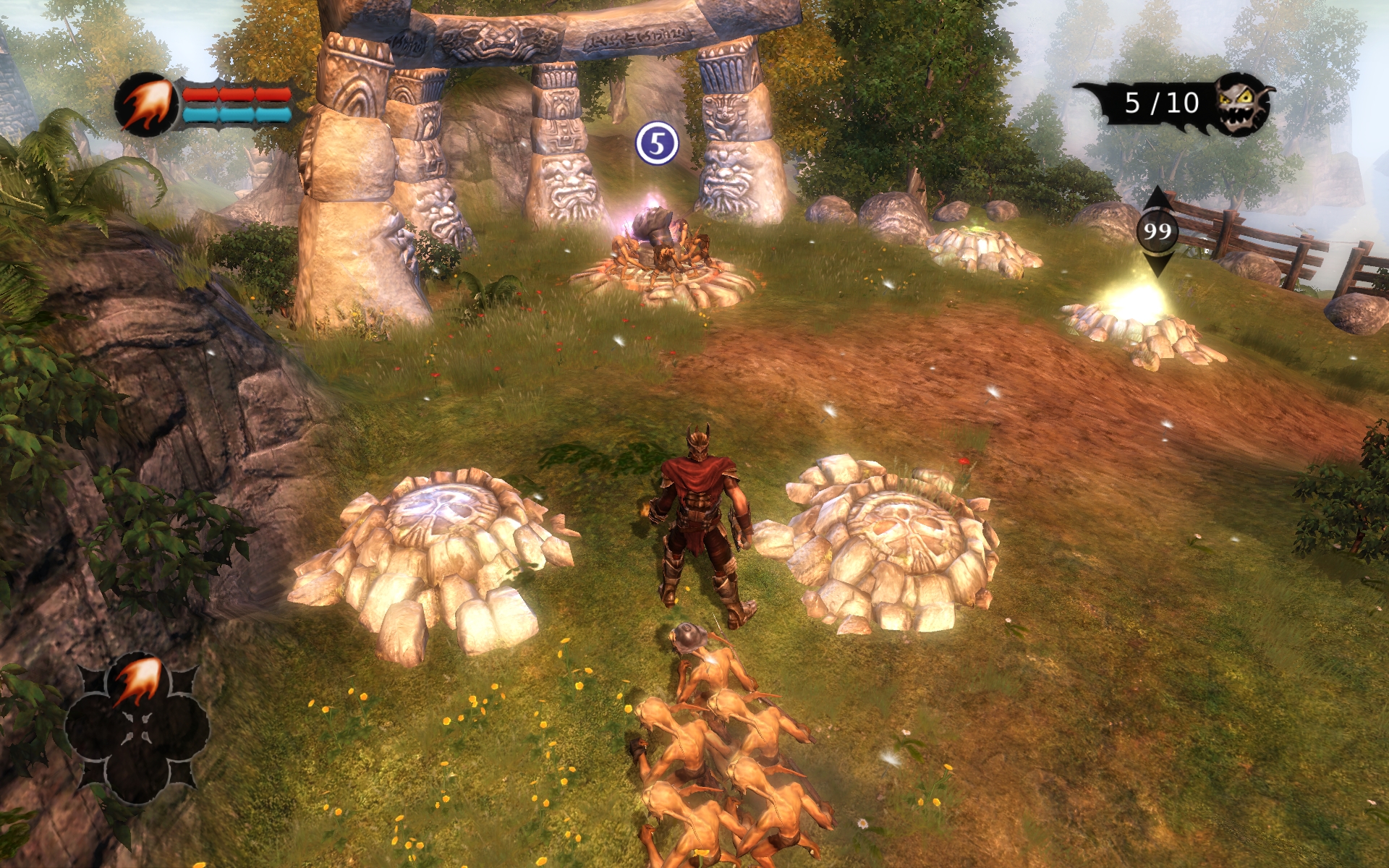Image resolution: width=1389 pixels, height=868 pixels.
Task: Click the blue number 5 minion marker
Action: click(656, 144)
